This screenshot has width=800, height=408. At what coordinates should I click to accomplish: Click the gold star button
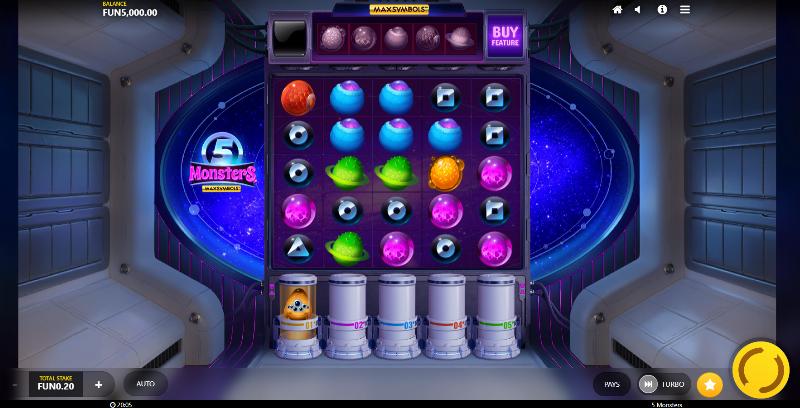(709, 384)
